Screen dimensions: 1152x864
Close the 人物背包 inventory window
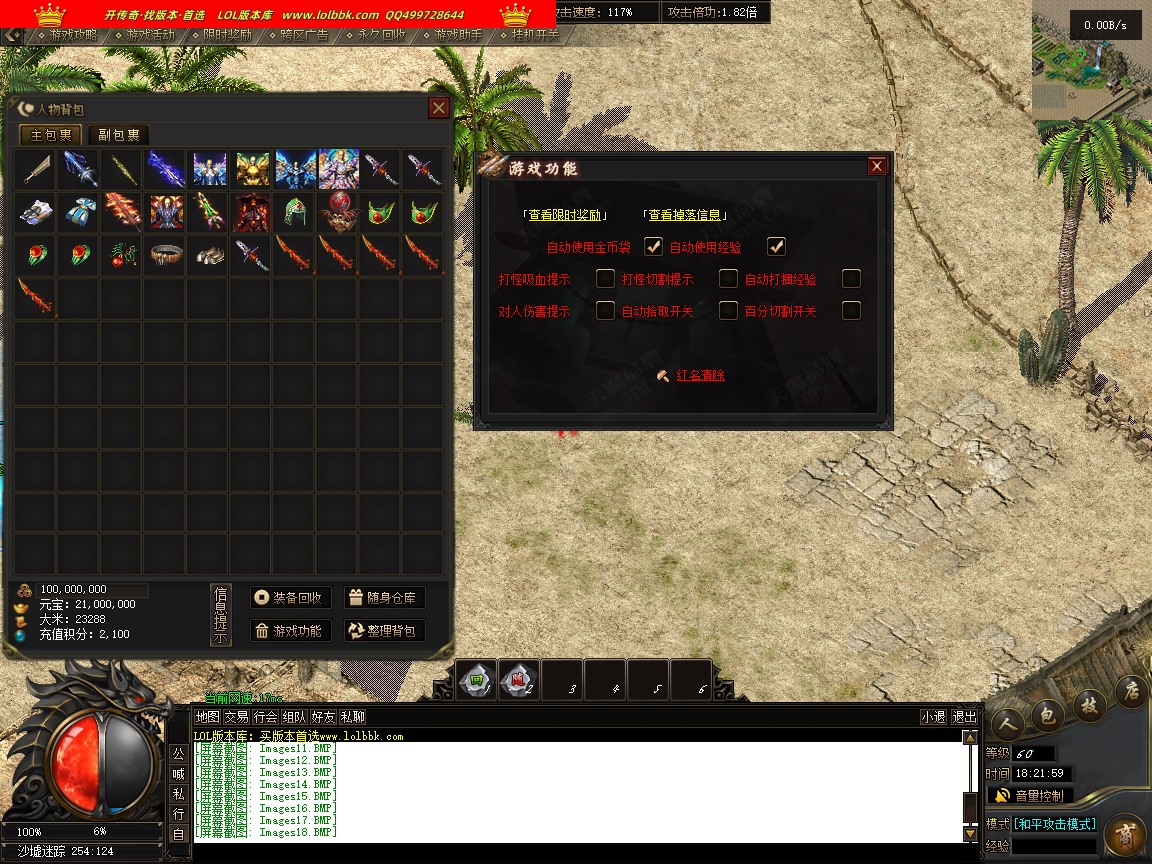pyautogui.click(x=438, y=108)
